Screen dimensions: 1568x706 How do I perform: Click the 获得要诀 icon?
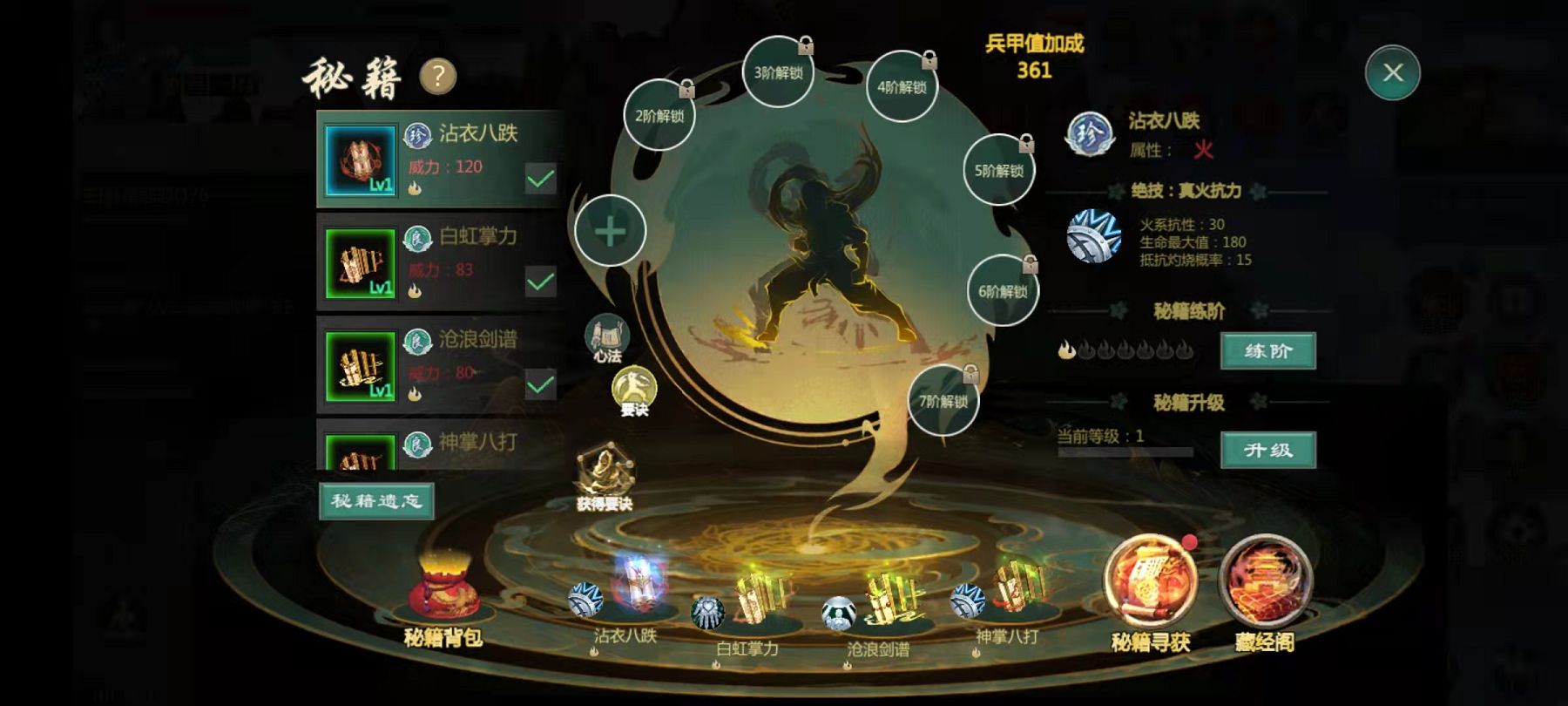tap(604, 478)
